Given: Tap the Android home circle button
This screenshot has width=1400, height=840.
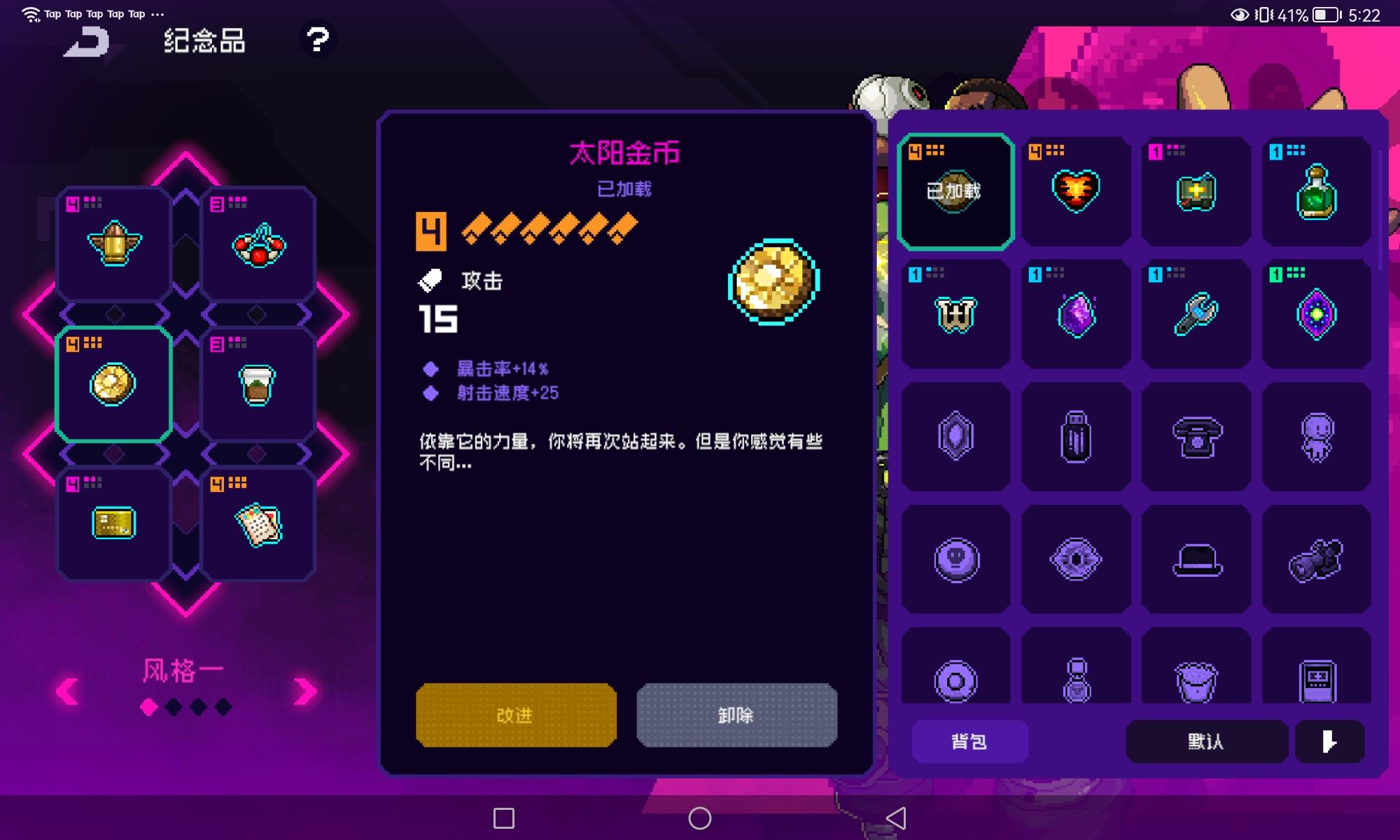Looking at the screenshot, I should 700,816.
